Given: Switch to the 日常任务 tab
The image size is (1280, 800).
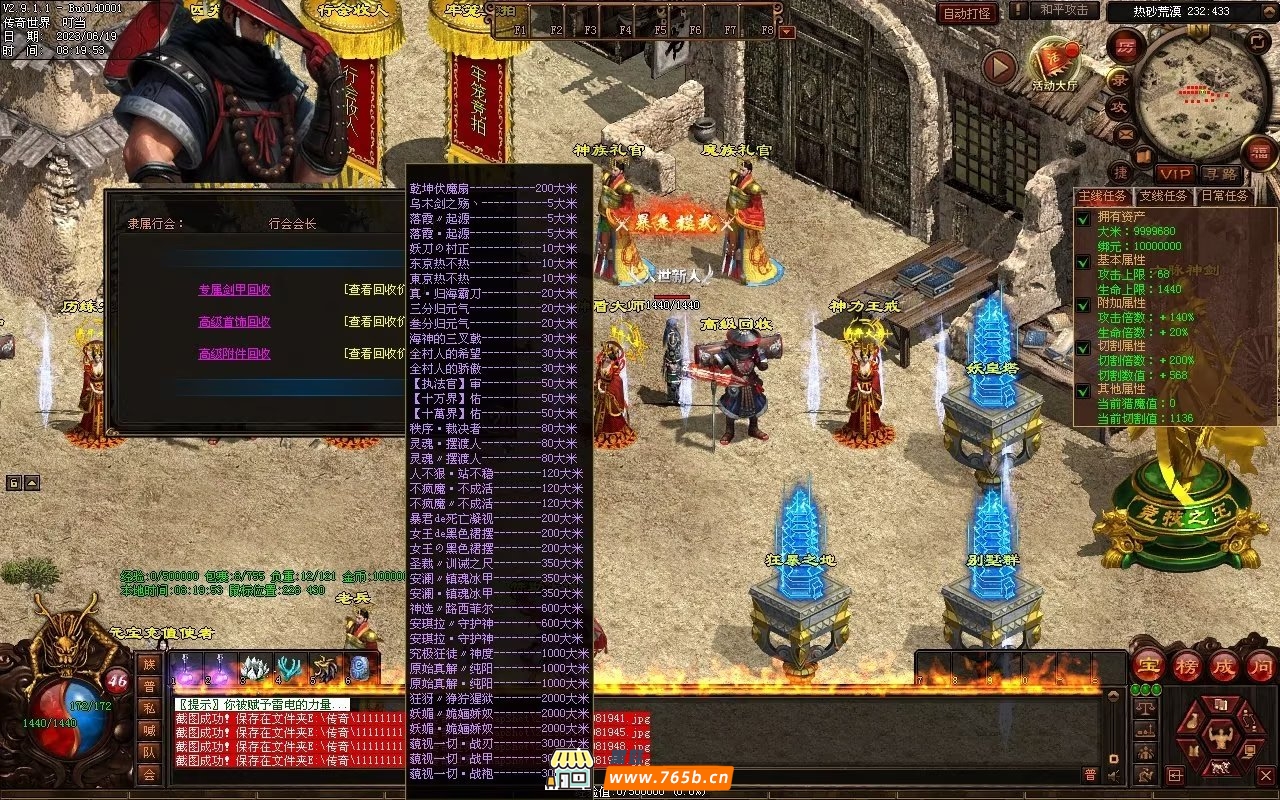Looking at the screenshot, I should [1224, 196].
